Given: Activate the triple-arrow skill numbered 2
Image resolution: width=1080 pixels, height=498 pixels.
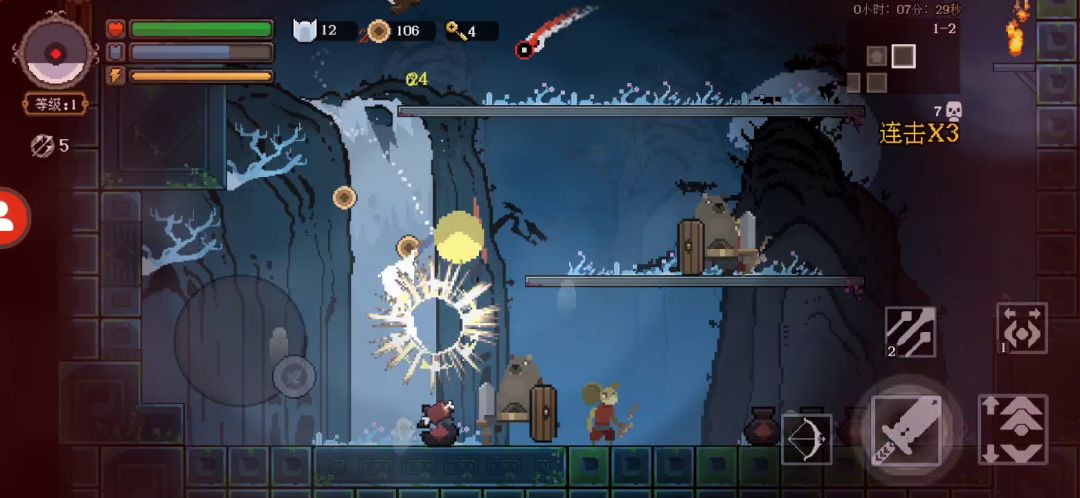Looking at the screenshot, I should pyautogui.click(x=910, y=332).
